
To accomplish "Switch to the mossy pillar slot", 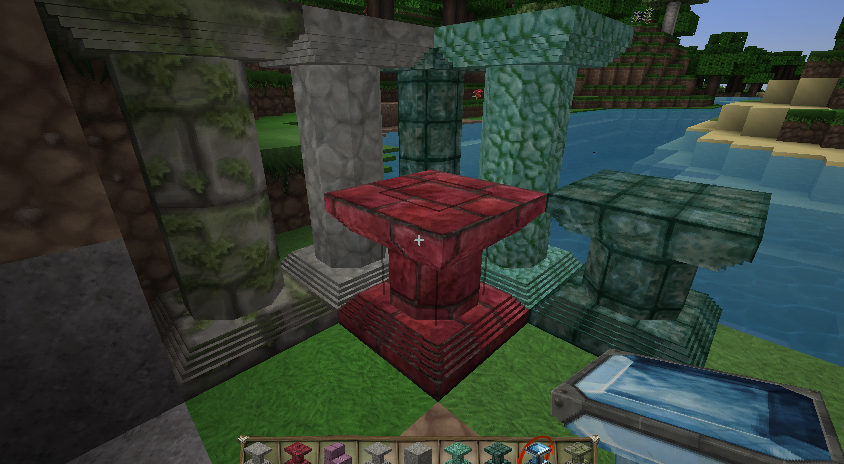I will click(576, 453).
